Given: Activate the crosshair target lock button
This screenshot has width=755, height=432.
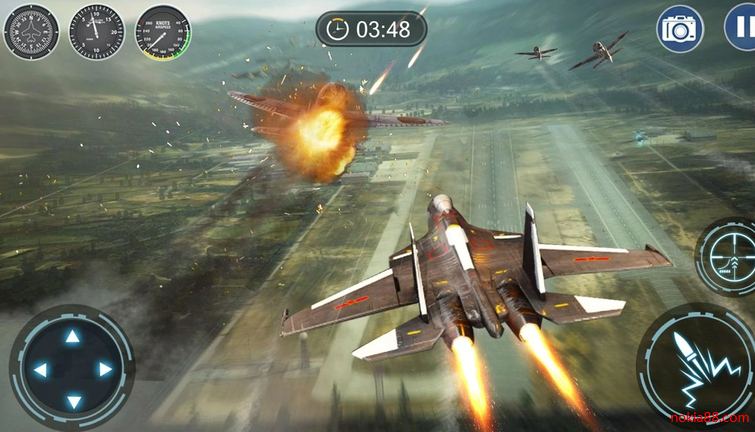Looking at the screenshot, I should pyautogui.click(x=730, y=257).
